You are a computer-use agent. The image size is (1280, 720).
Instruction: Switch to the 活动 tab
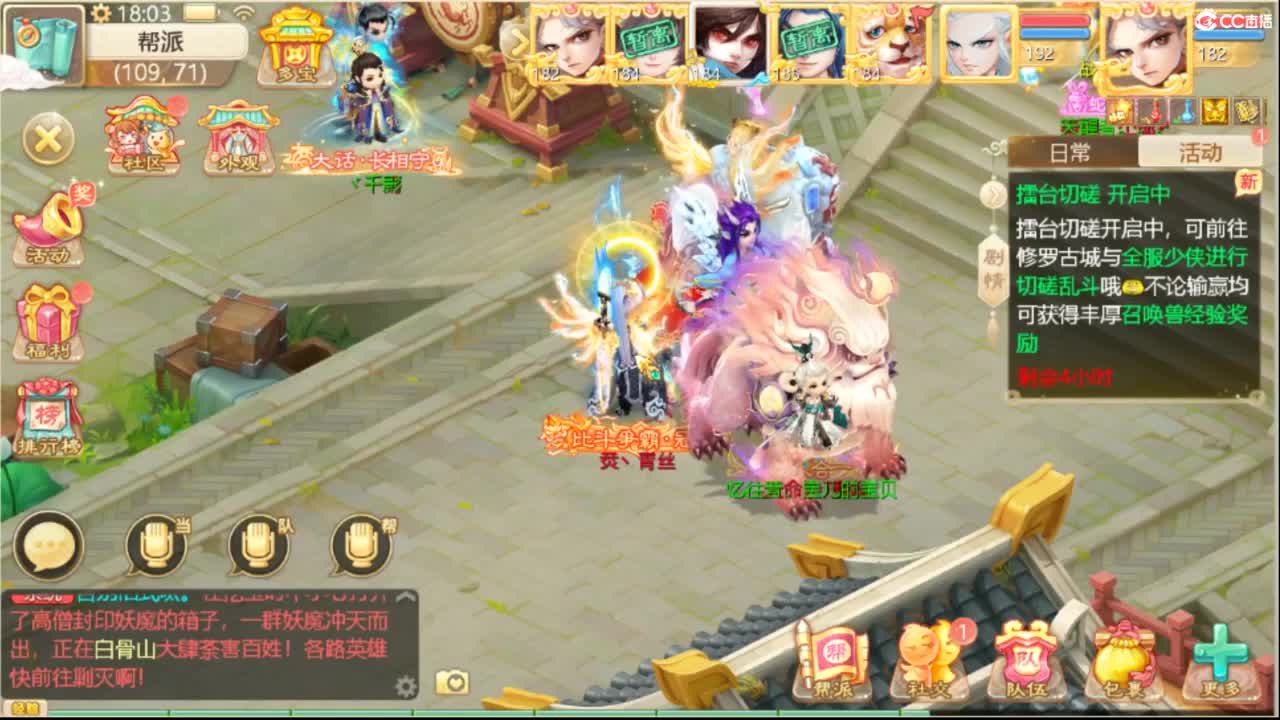(x=1200, y=152)
